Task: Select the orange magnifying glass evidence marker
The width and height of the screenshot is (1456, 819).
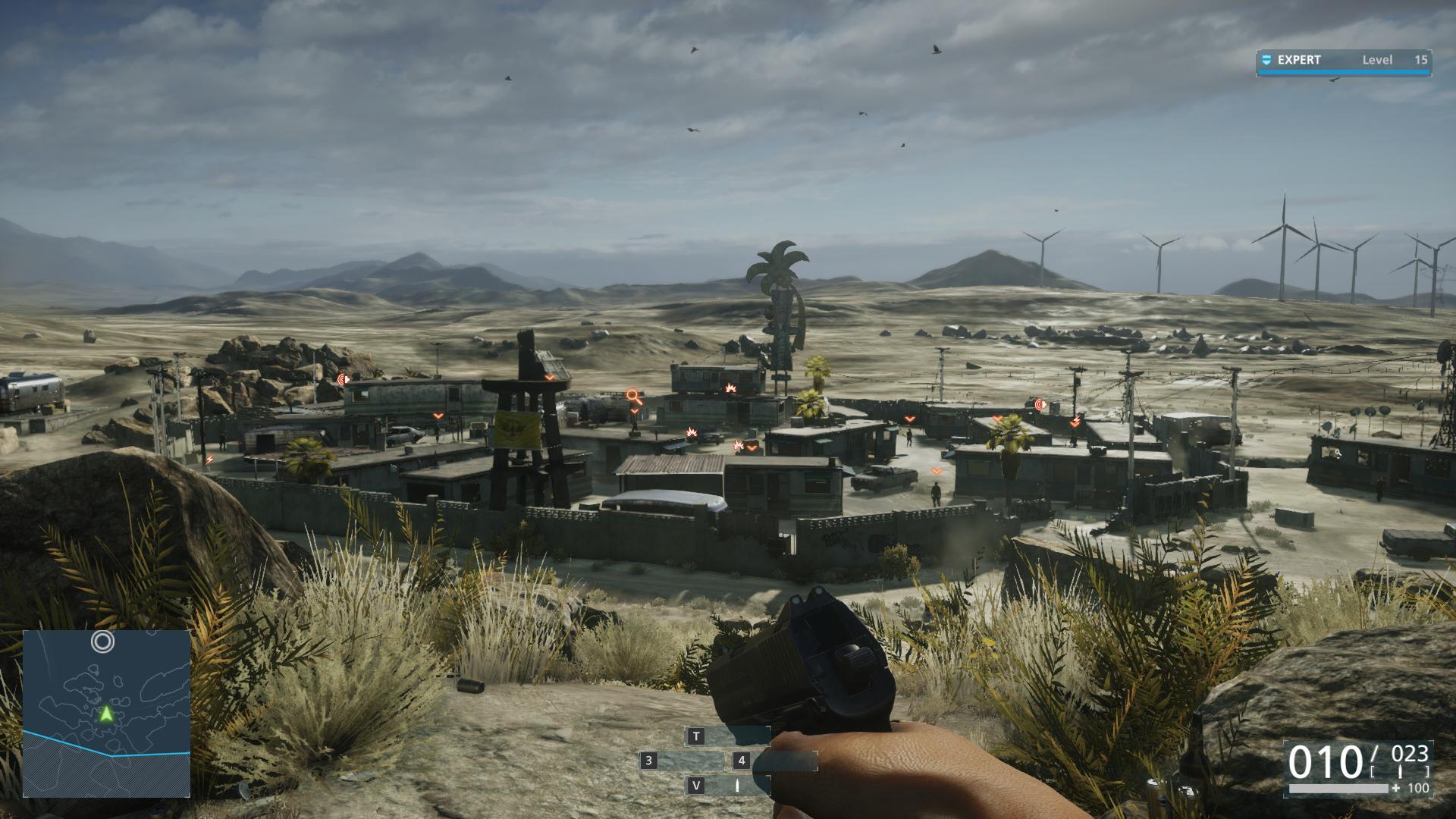Action: tap(634, 397)
